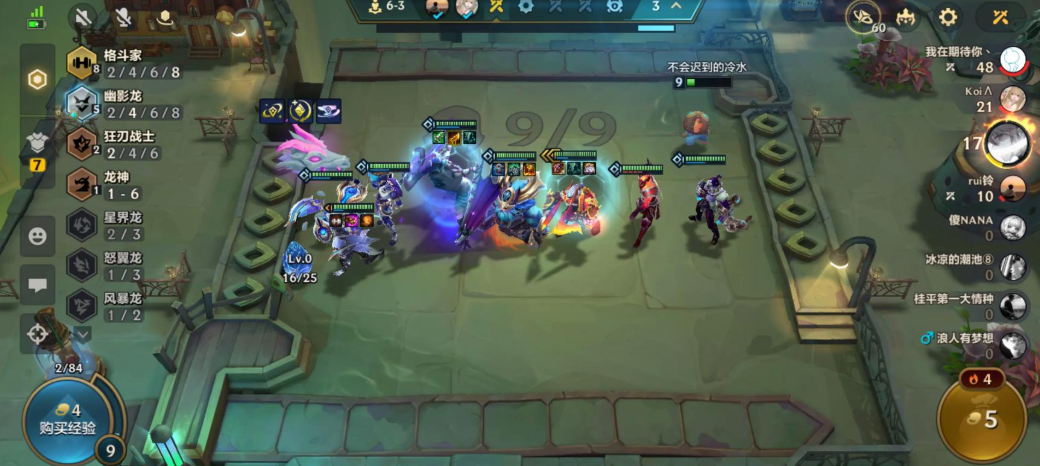This screenshot has height=466, width=1040.
Task: Tap the crosshair target button
Action: pos(39,333)
